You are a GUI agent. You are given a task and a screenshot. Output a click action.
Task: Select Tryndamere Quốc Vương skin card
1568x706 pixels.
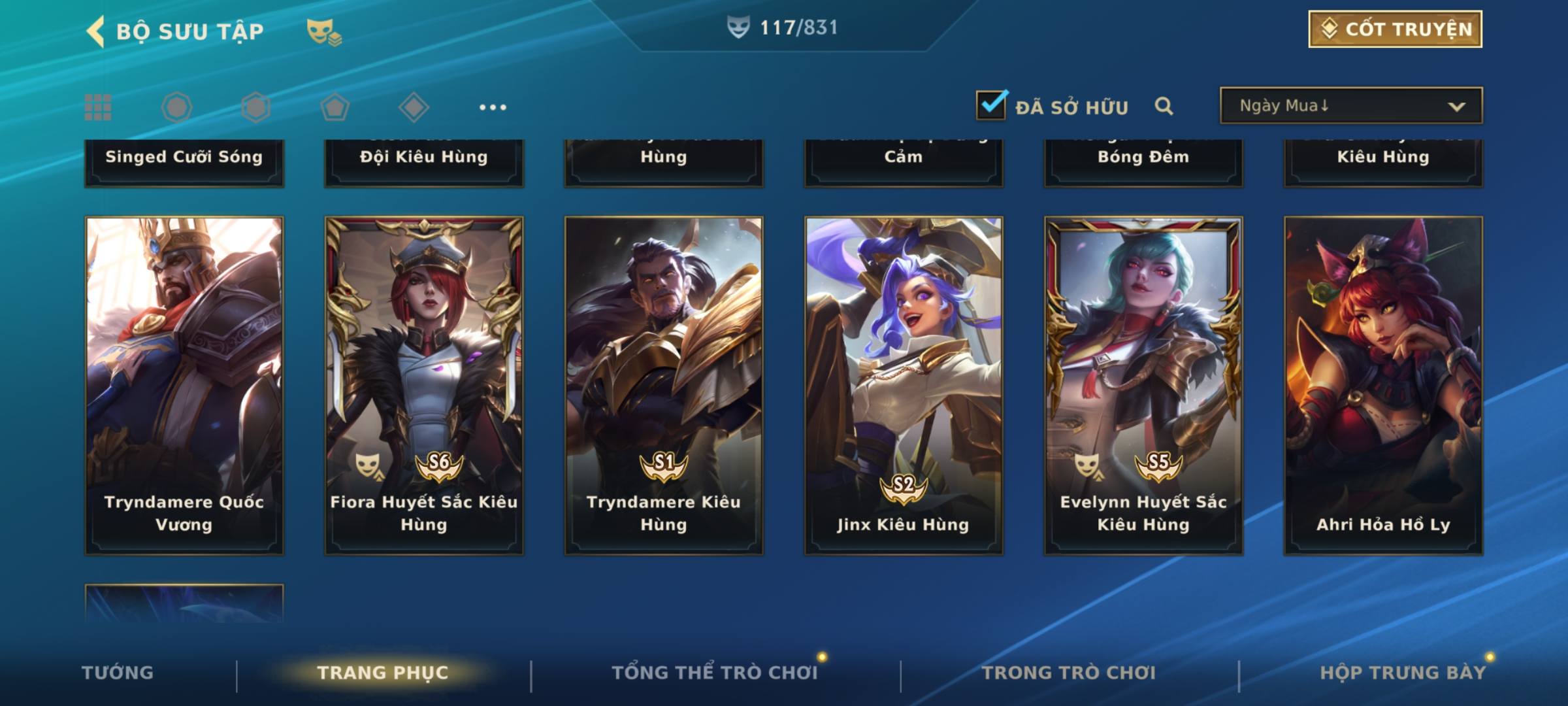pos(184,386)
